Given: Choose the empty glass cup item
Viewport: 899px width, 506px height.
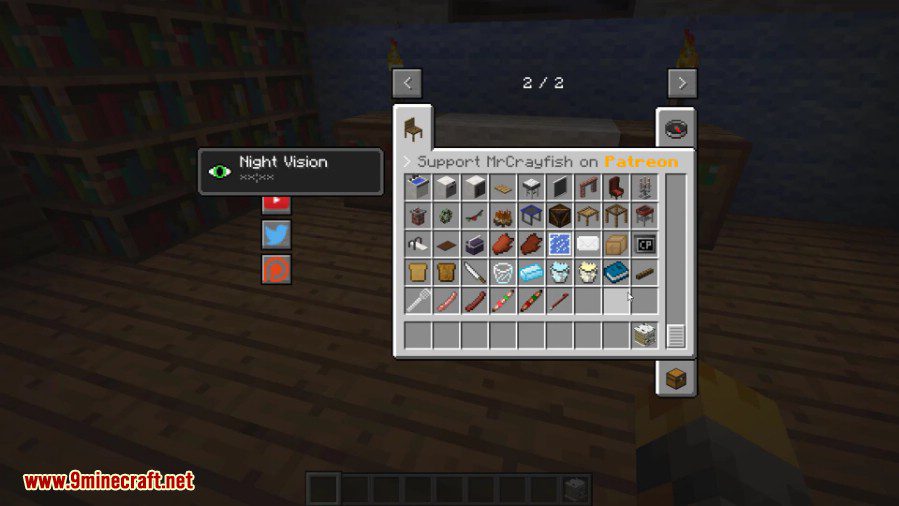Looking at the screenshot, I should point(502,272).
